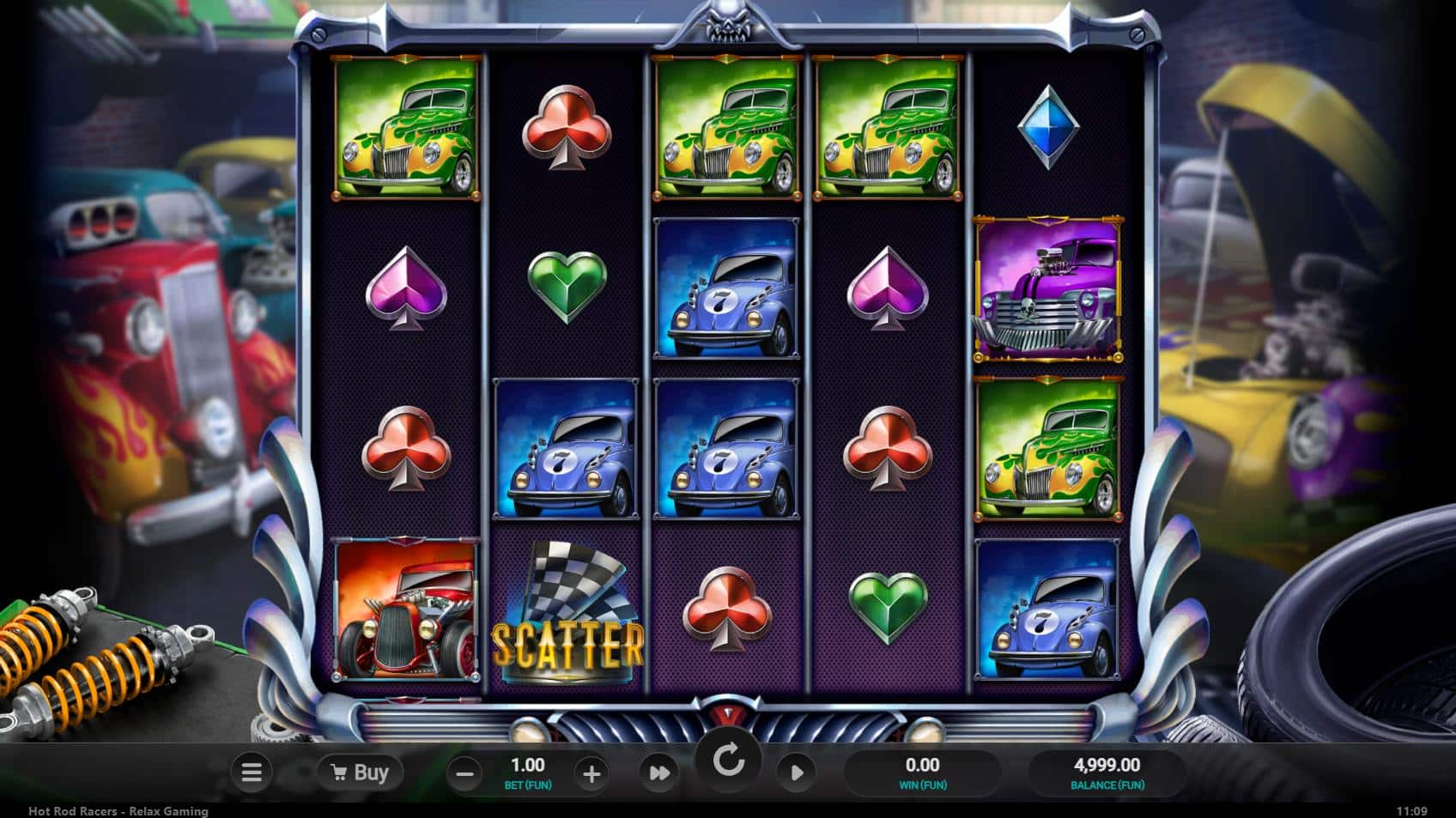Viewport: 1456px width, 818px height.
Task: Enable turbo spin with the double-arrow icon
Action: (x=659, y=772)
